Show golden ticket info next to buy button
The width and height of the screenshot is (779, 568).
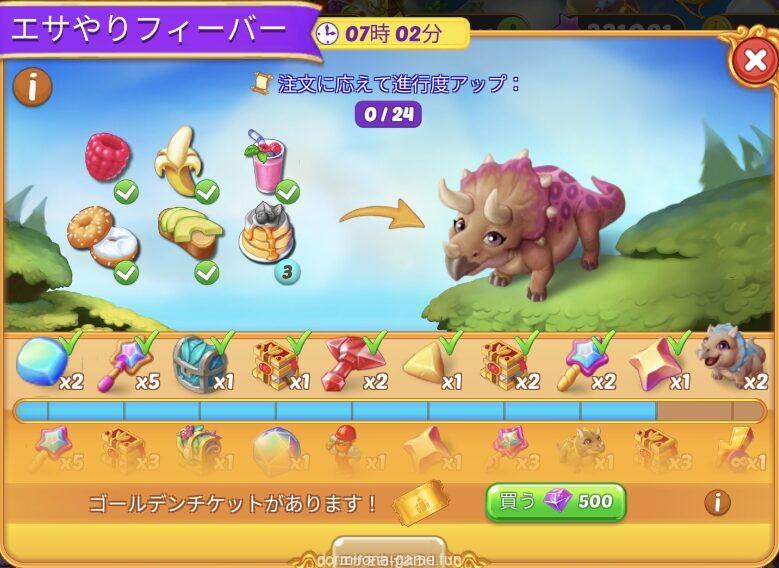tap(716, 501)
